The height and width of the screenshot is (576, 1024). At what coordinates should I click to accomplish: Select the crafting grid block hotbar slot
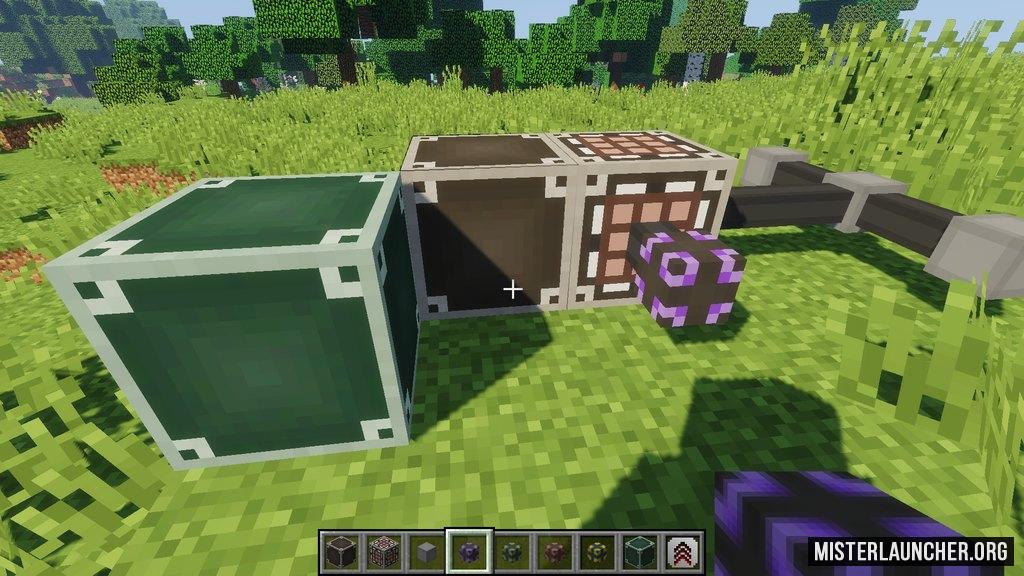click(x=383, y=551)
